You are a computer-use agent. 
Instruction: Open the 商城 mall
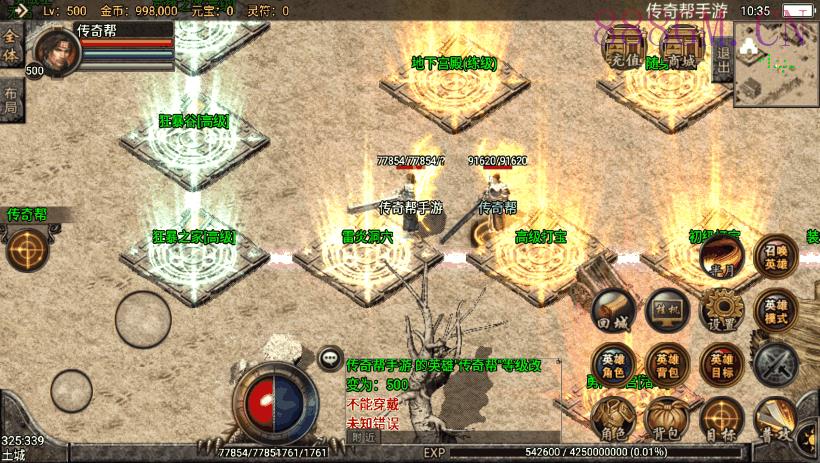pos(680,47)
